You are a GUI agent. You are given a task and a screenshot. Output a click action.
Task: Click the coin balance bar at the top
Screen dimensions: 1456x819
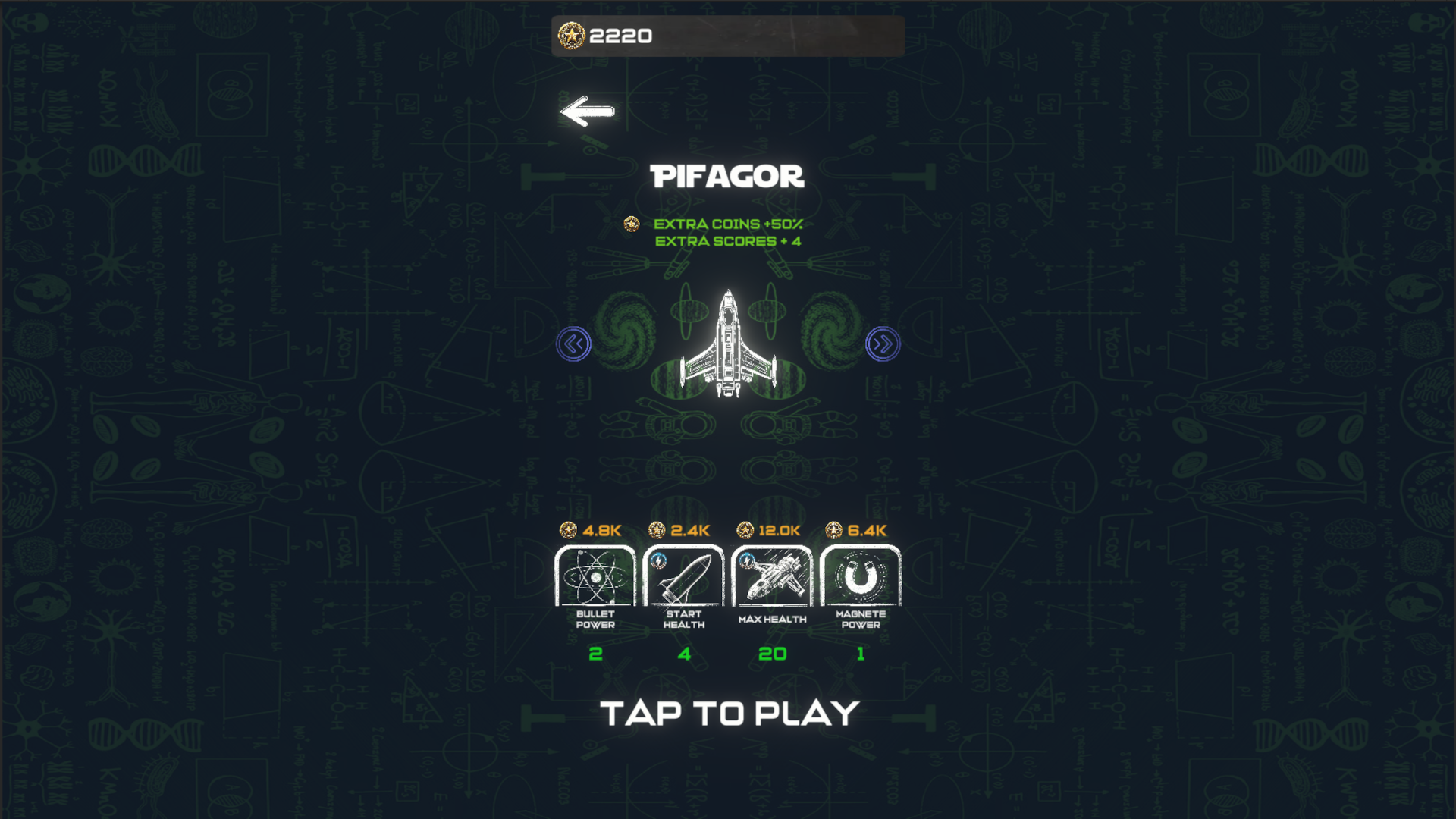click(x=728, y=34)
